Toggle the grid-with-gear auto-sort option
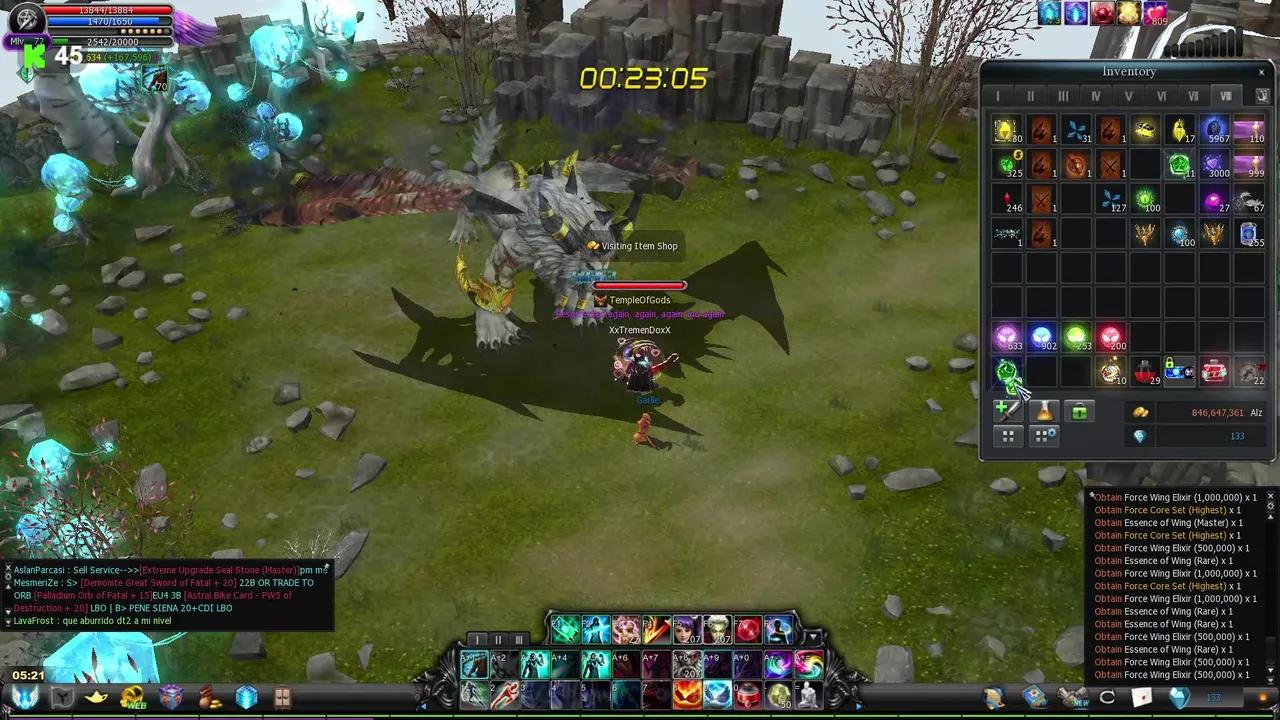The image size is (1280, 720). tap(1043, 437)
